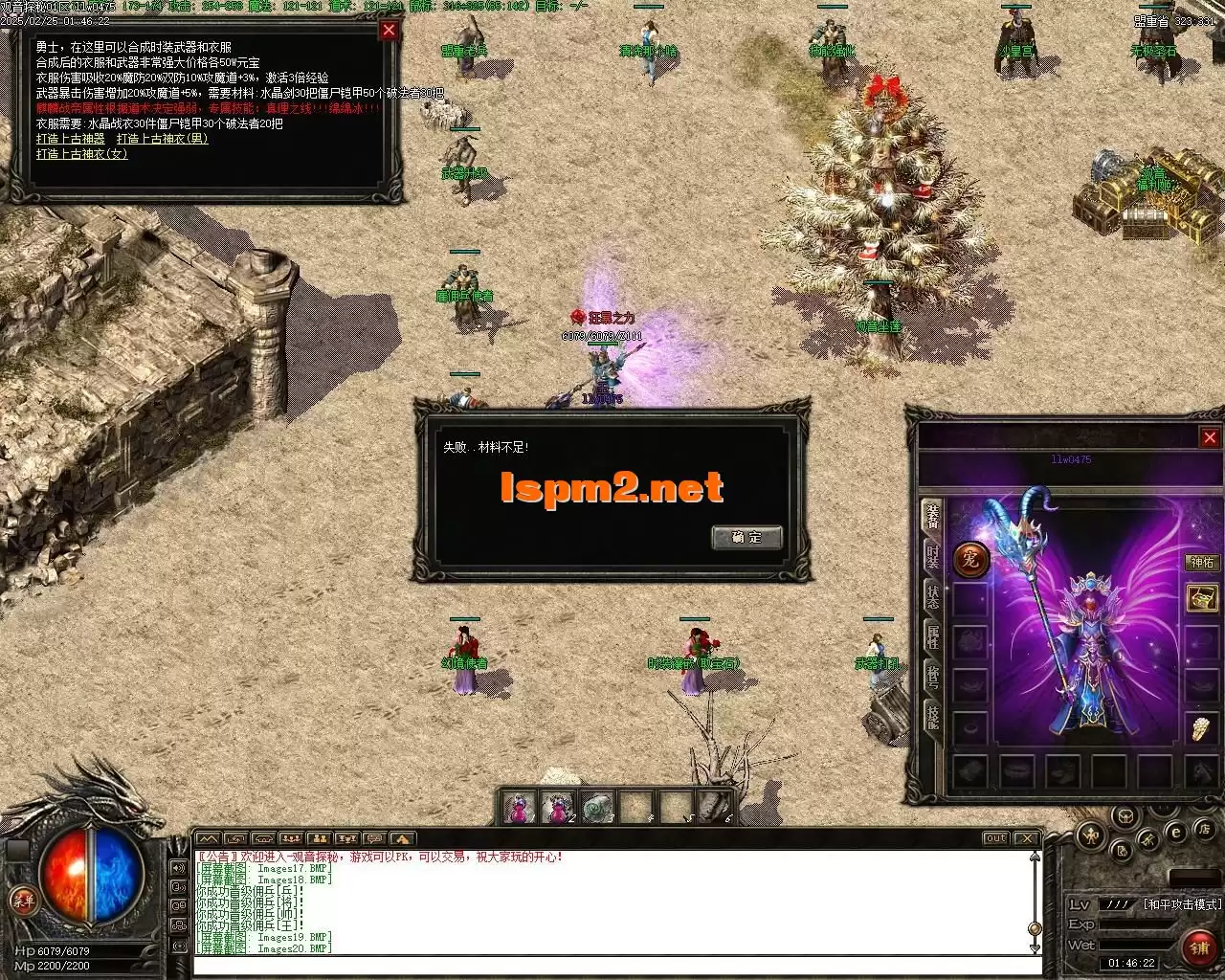
Task: Click the scroll document circle icon
Action: 1122,852
